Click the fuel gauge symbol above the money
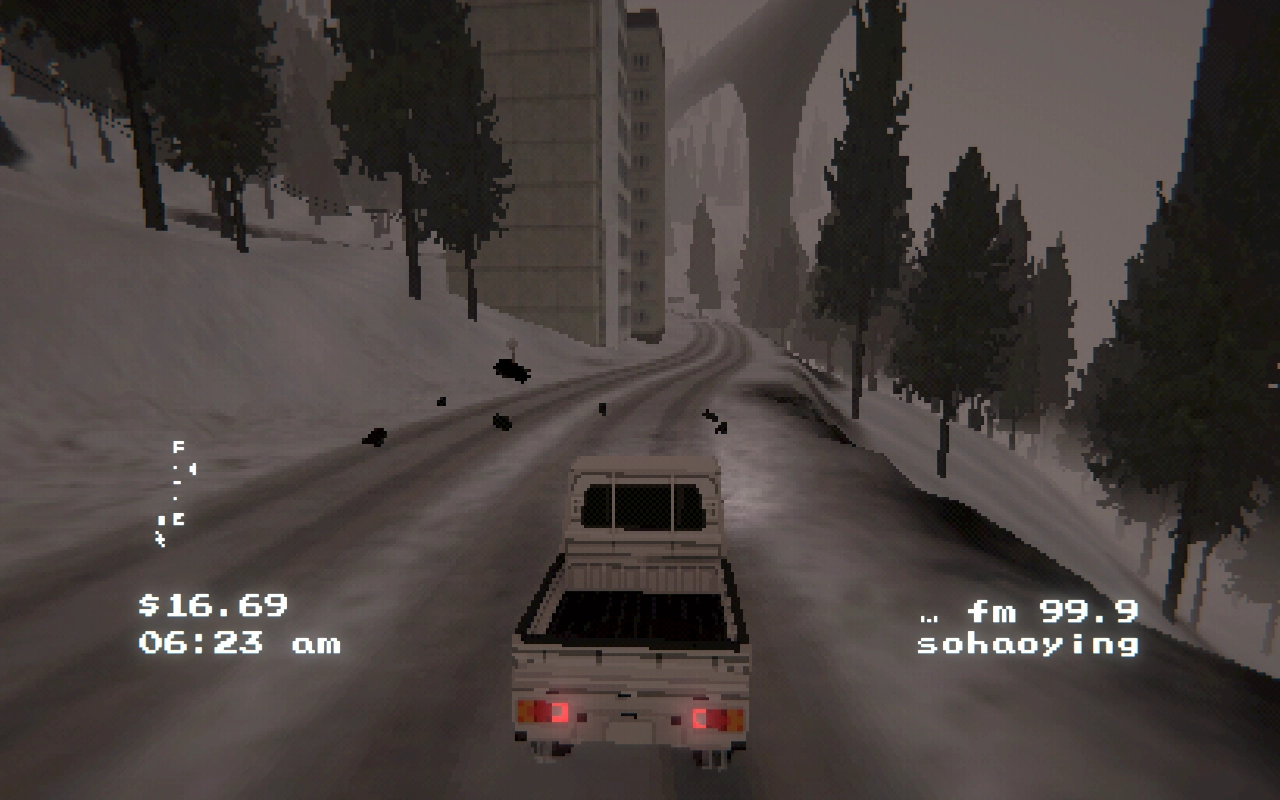The image size is (1280, 800). point(178,482)
